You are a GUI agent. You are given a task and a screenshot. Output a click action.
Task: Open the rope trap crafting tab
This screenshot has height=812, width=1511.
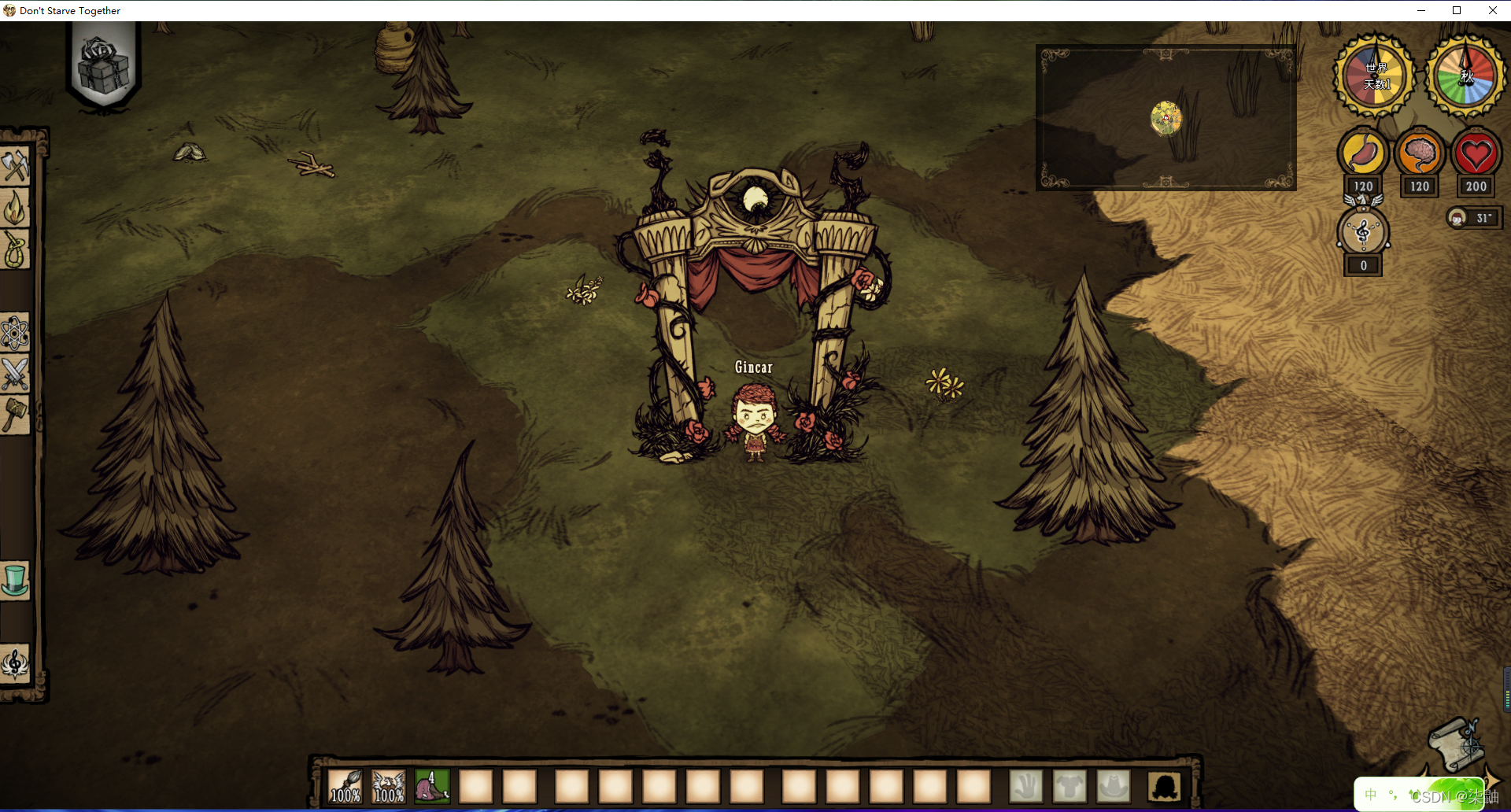coord(15,250)
